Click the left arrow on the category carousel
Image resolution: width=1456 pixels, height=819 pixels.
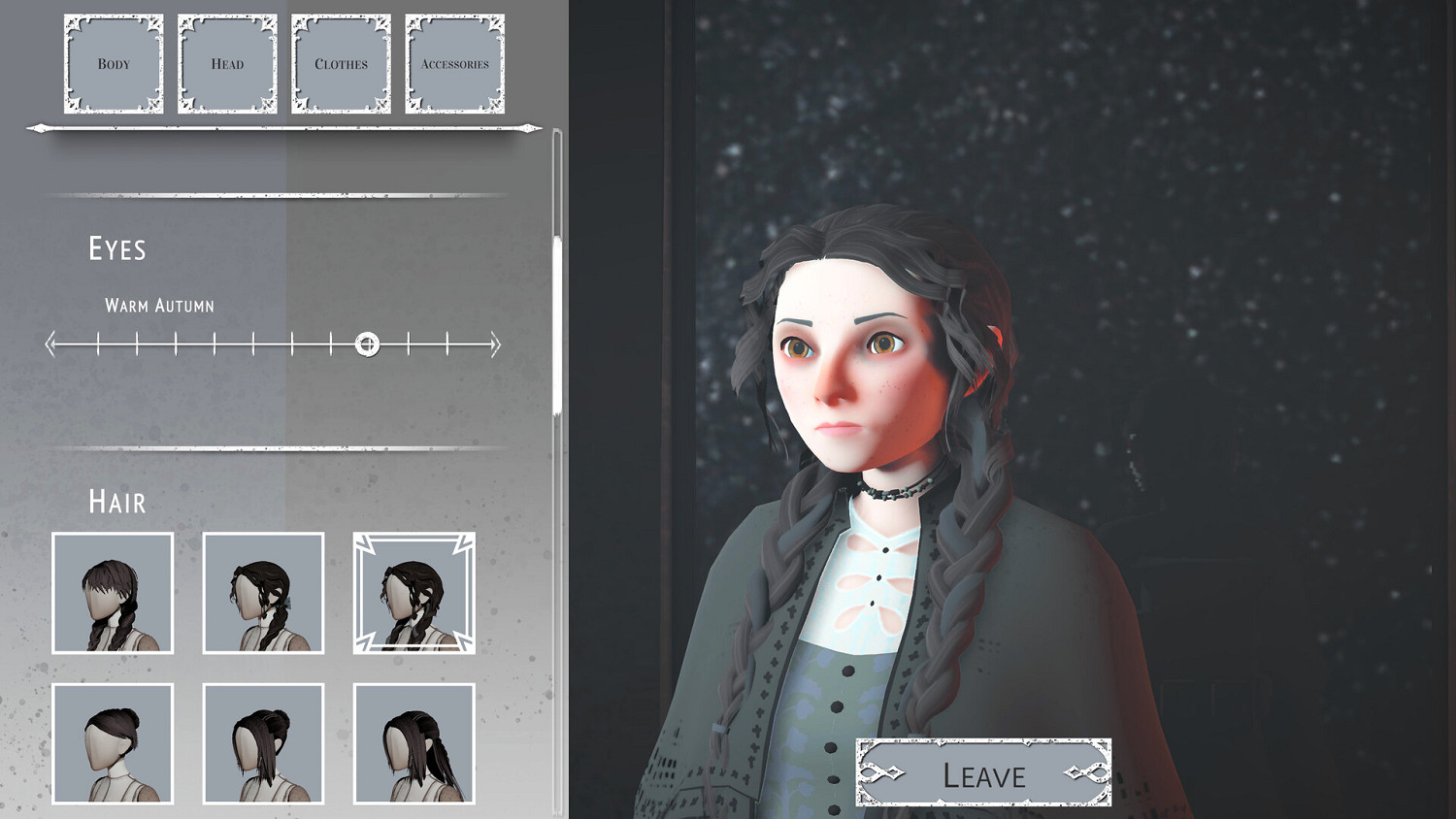[x=37, y=127]
